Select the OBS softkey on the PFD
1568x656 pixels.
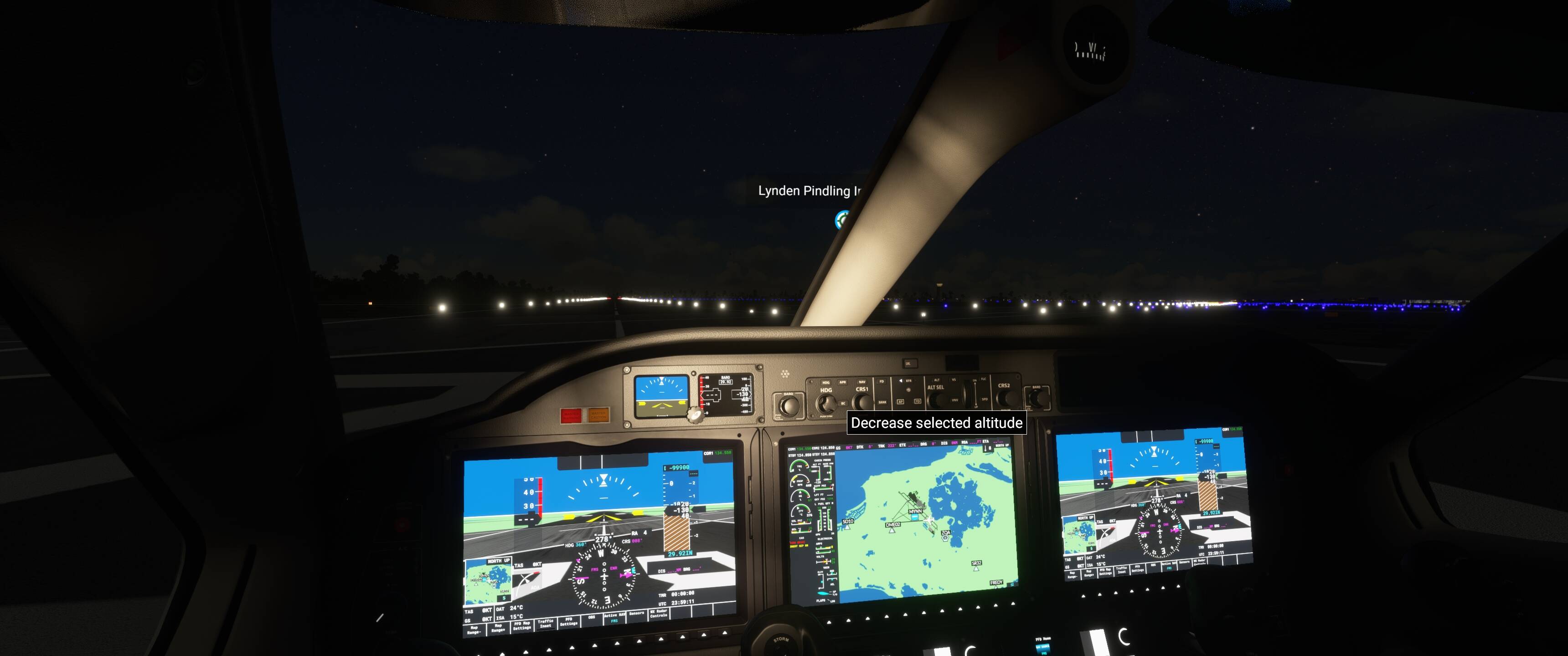(592, 616)
